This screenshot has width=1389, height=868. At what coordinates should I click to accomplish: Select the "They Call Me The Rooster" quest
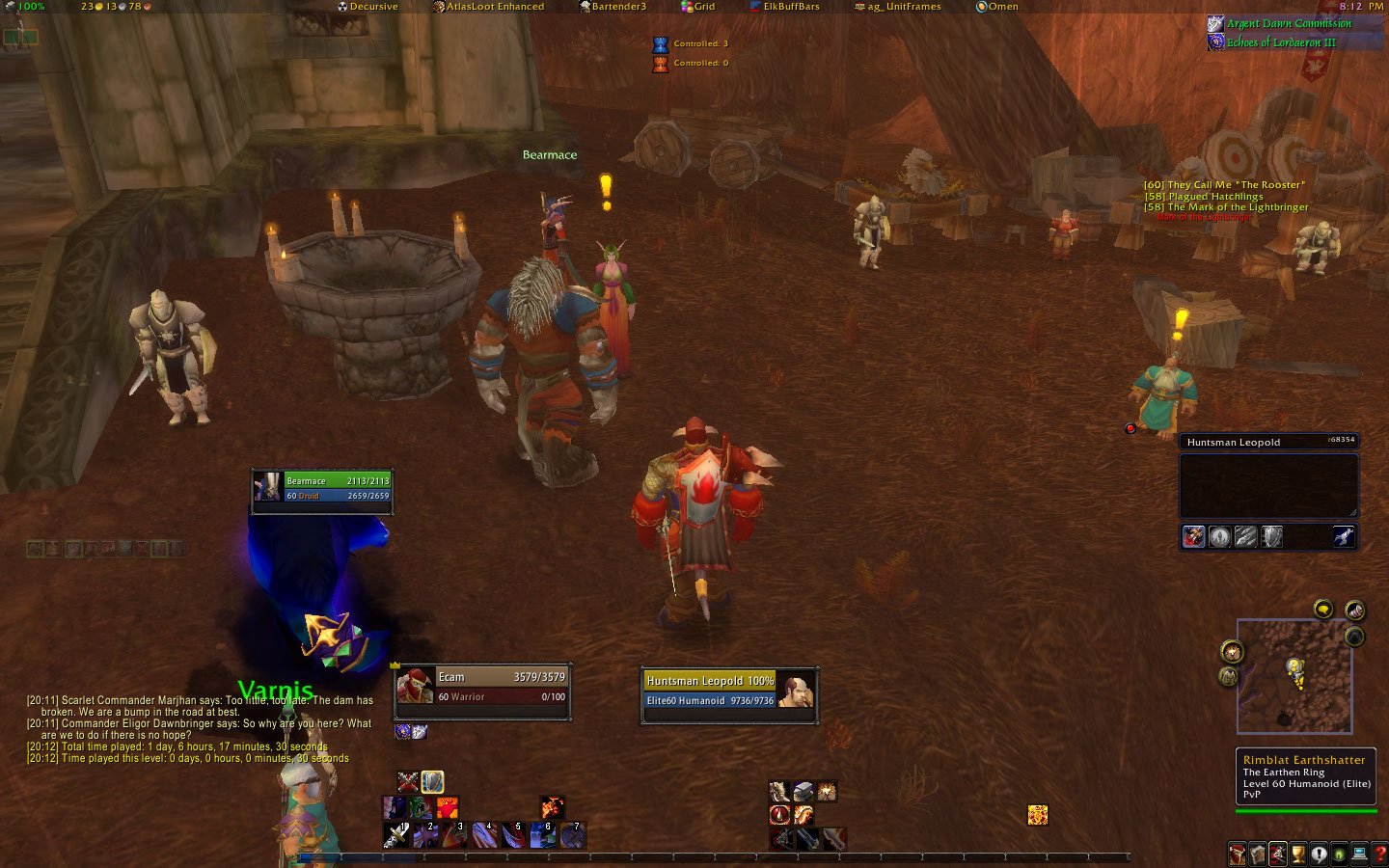click(x=1224, y=185)
